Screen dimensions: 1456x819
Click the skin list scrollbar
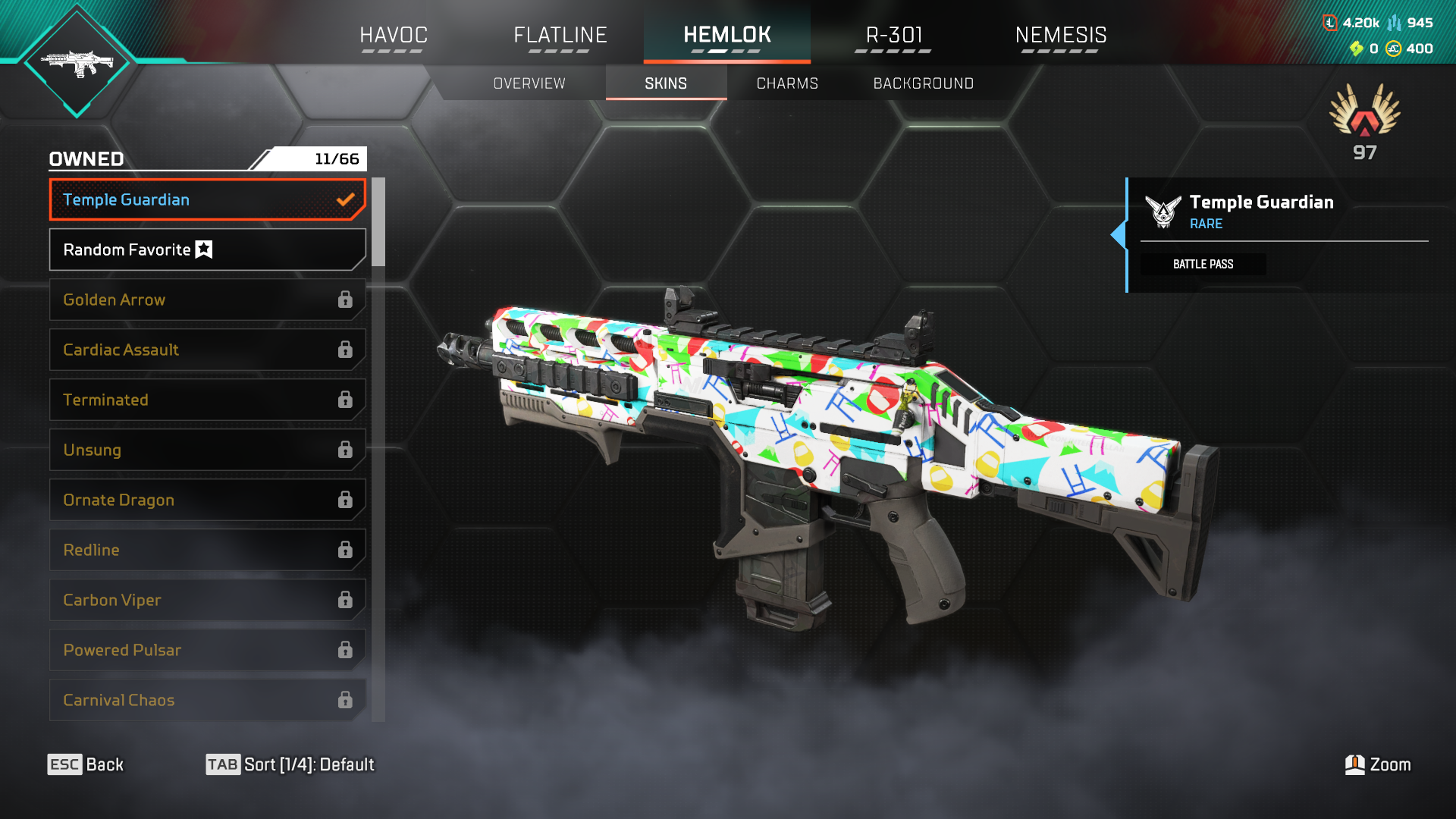[378, 222]
